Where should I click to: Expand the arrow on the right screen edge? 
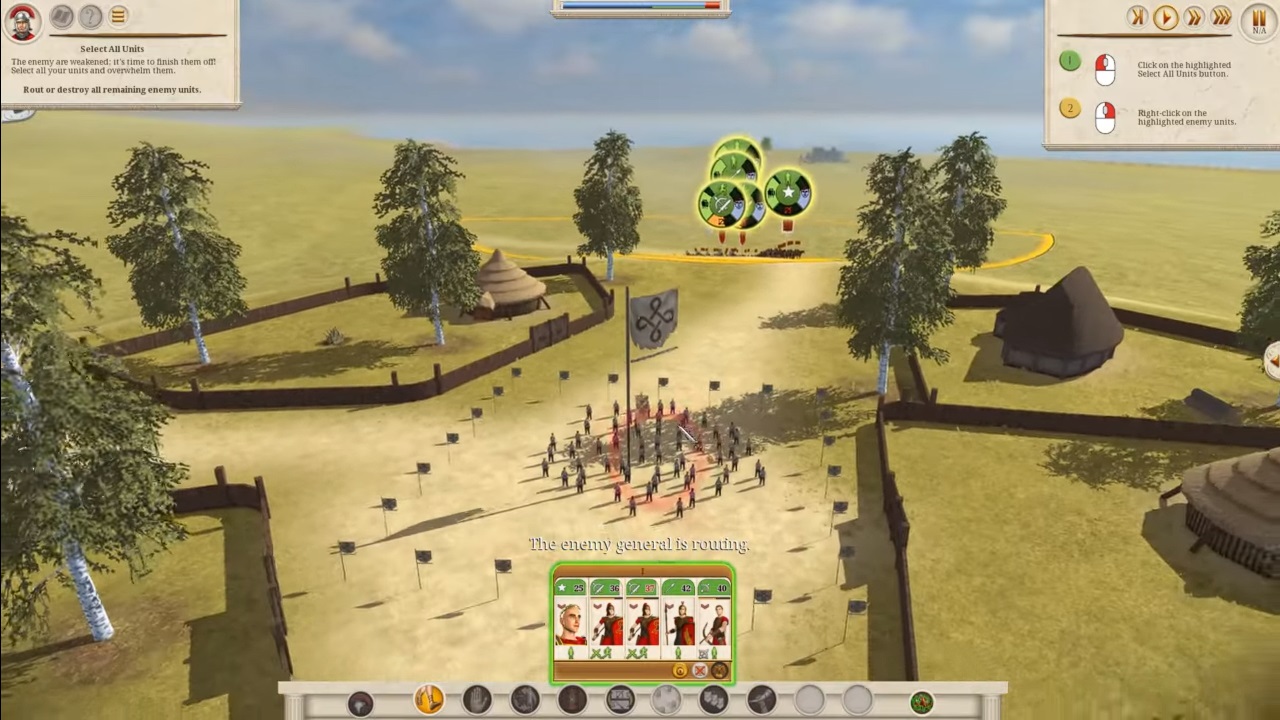click(x=1273, y=362)
